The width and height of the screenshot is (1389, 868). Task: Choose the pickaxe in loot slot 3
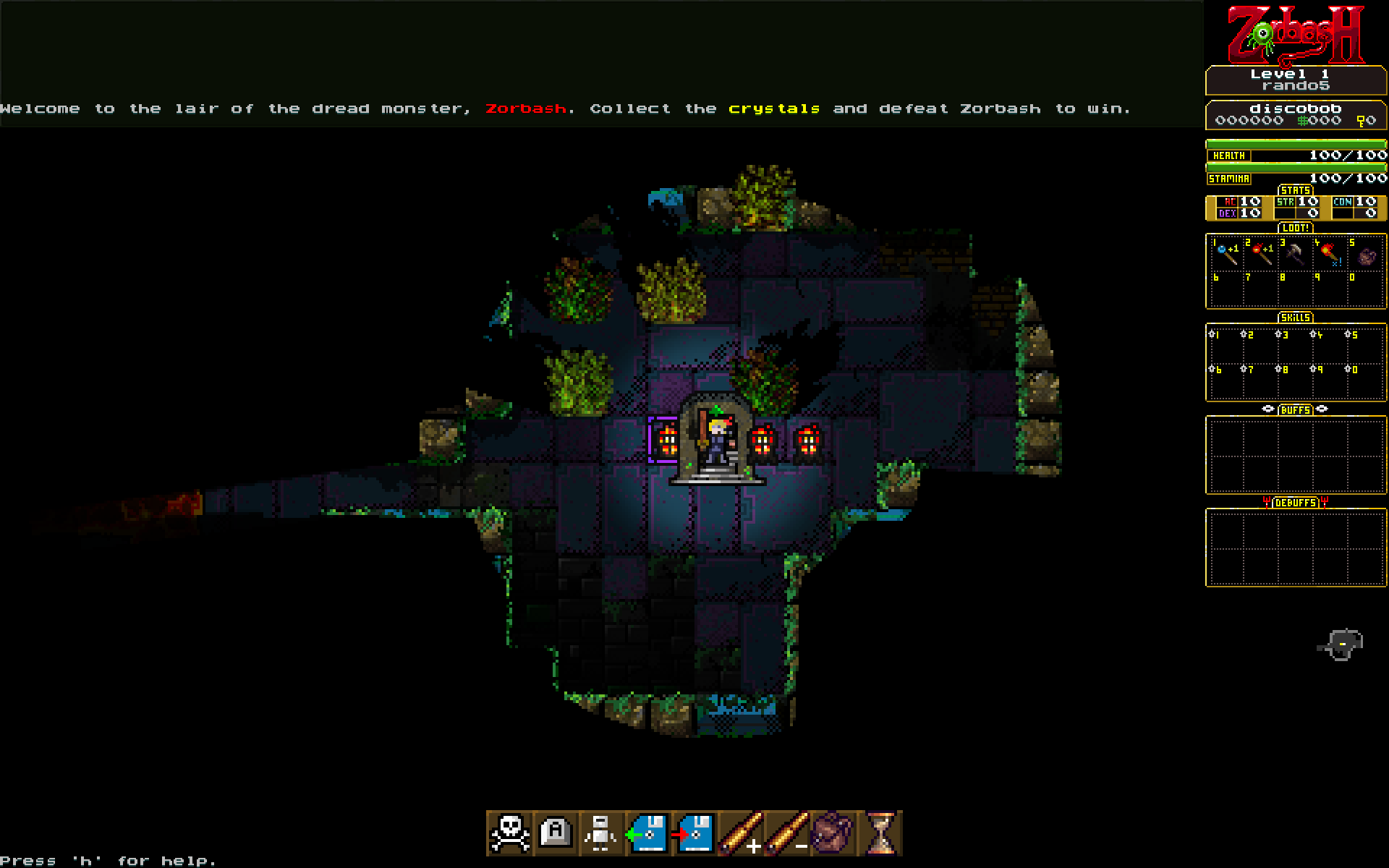(x=1296, y=254)
